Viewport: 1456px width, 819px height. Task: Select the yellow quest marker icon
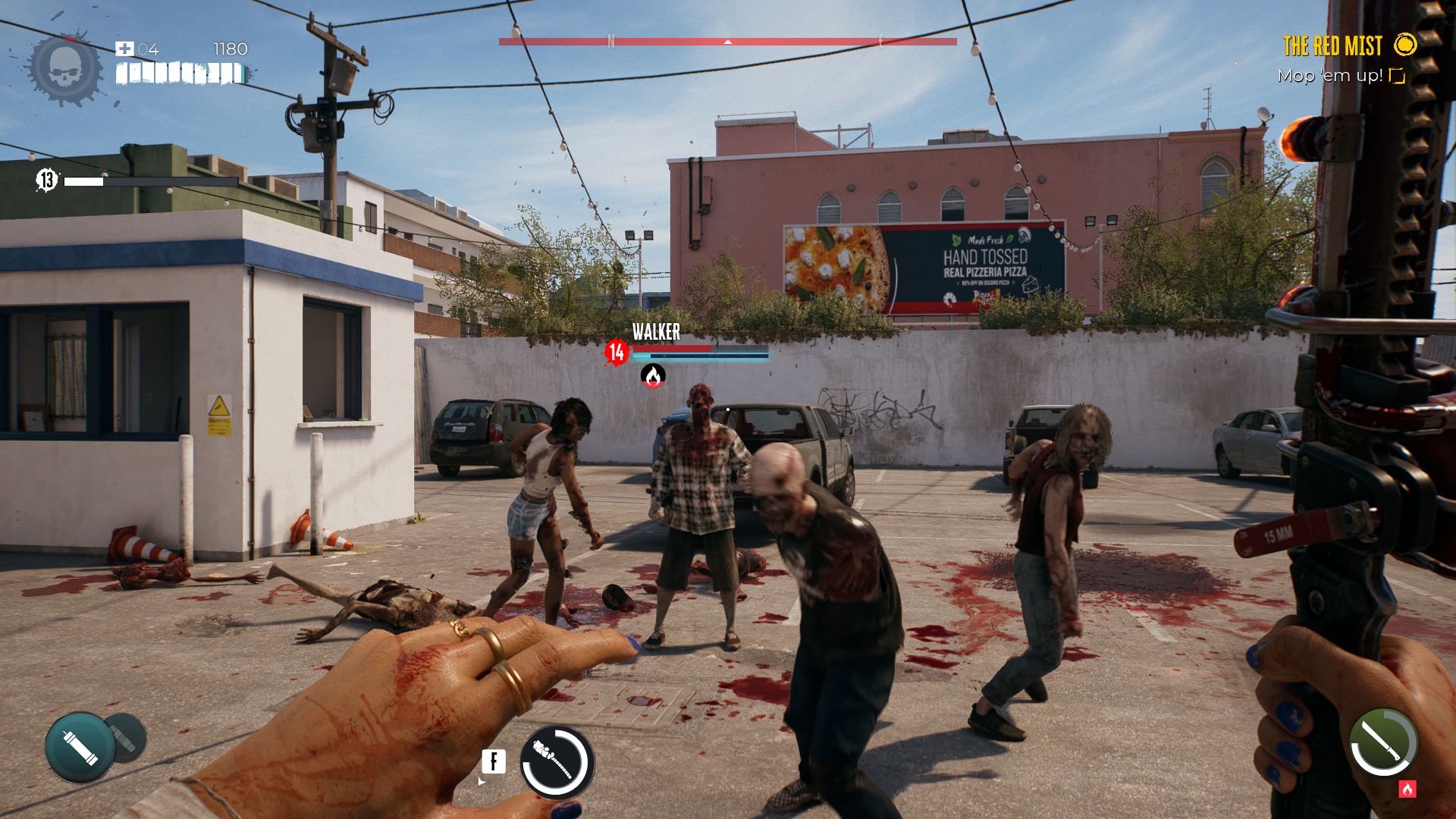1405,45
